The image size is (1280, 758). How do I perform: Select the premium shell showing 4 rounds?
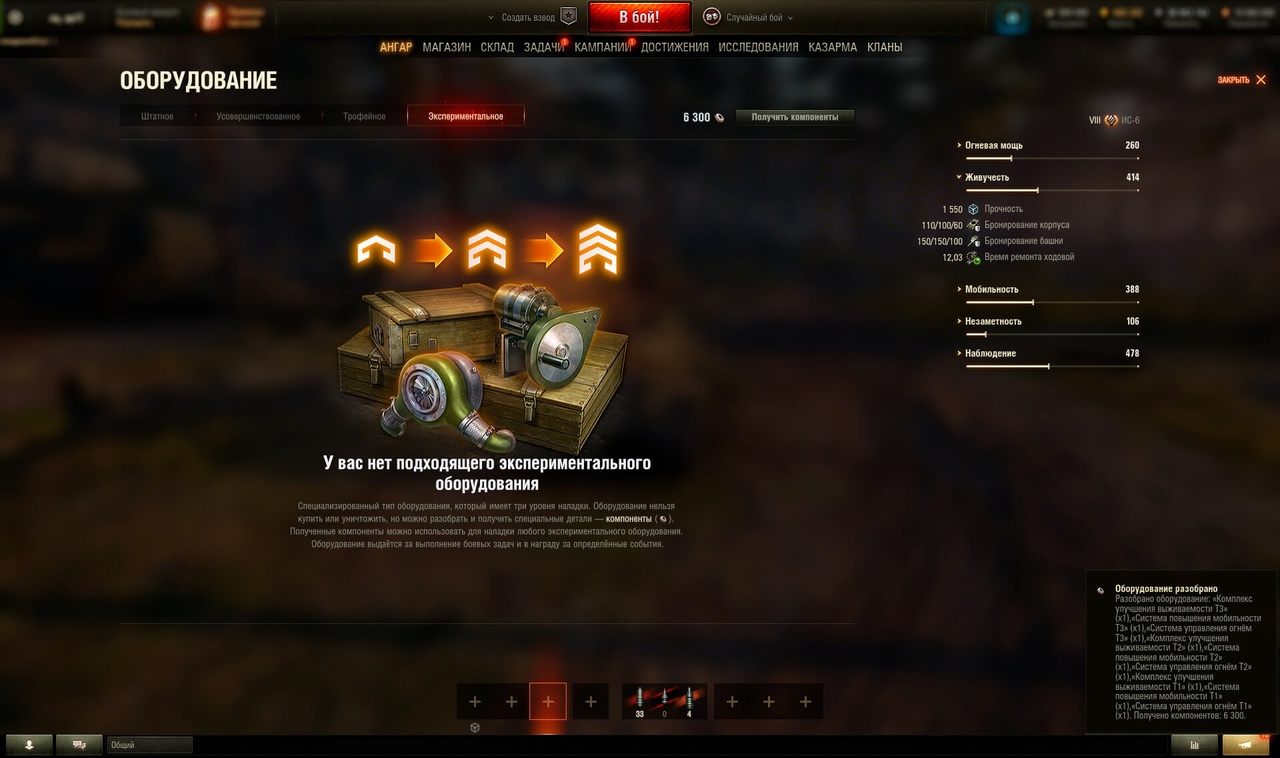tap(690, 700)
